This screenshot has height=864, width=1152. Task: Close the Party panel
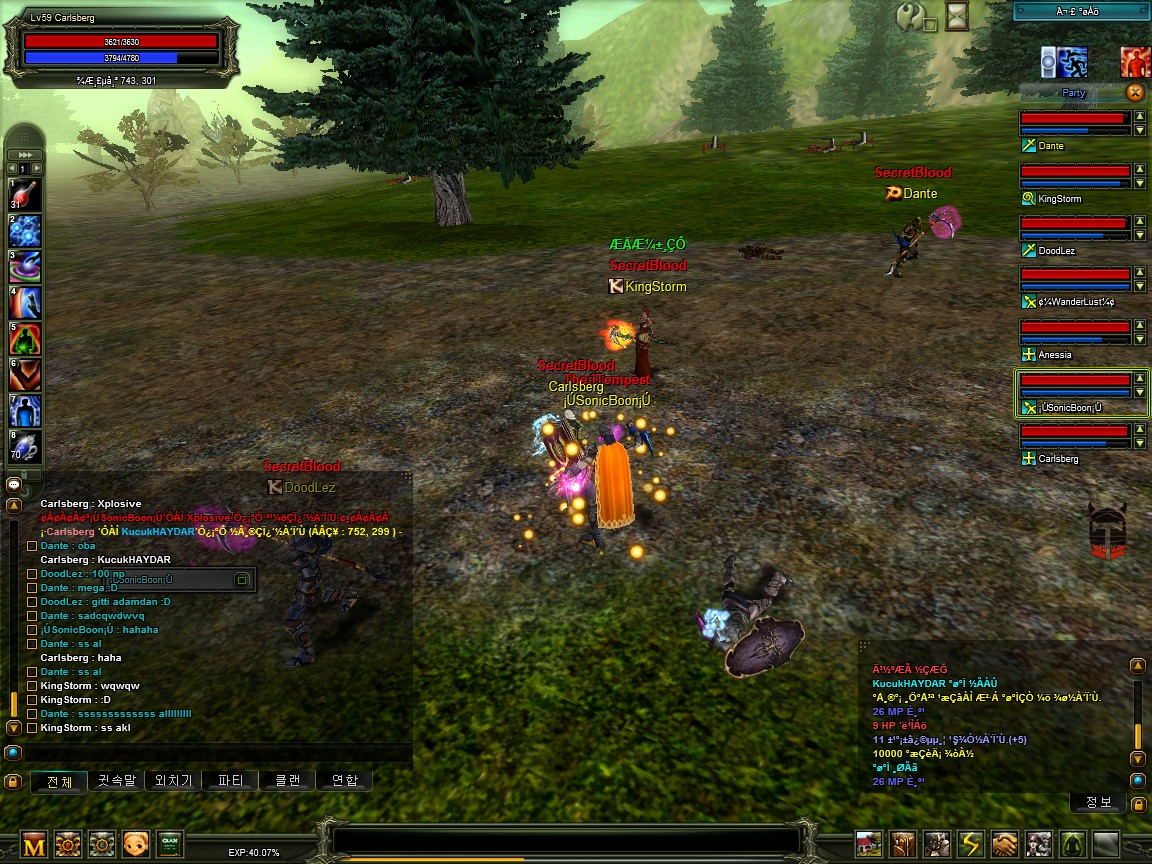coord(1135,93)
